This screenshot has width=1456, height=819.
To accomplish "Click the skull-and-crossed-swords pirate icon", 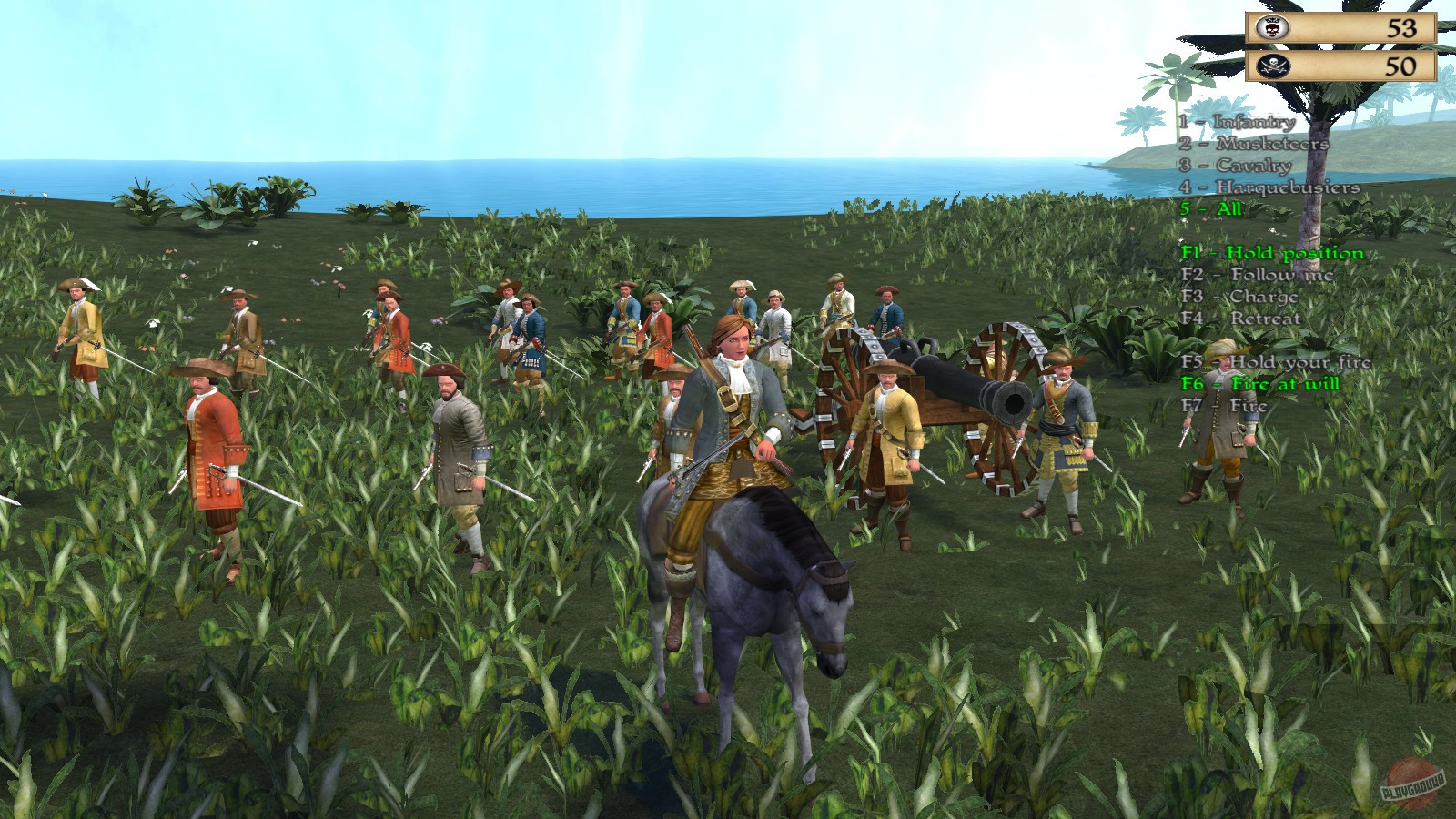I will (x=1274, y=66).
